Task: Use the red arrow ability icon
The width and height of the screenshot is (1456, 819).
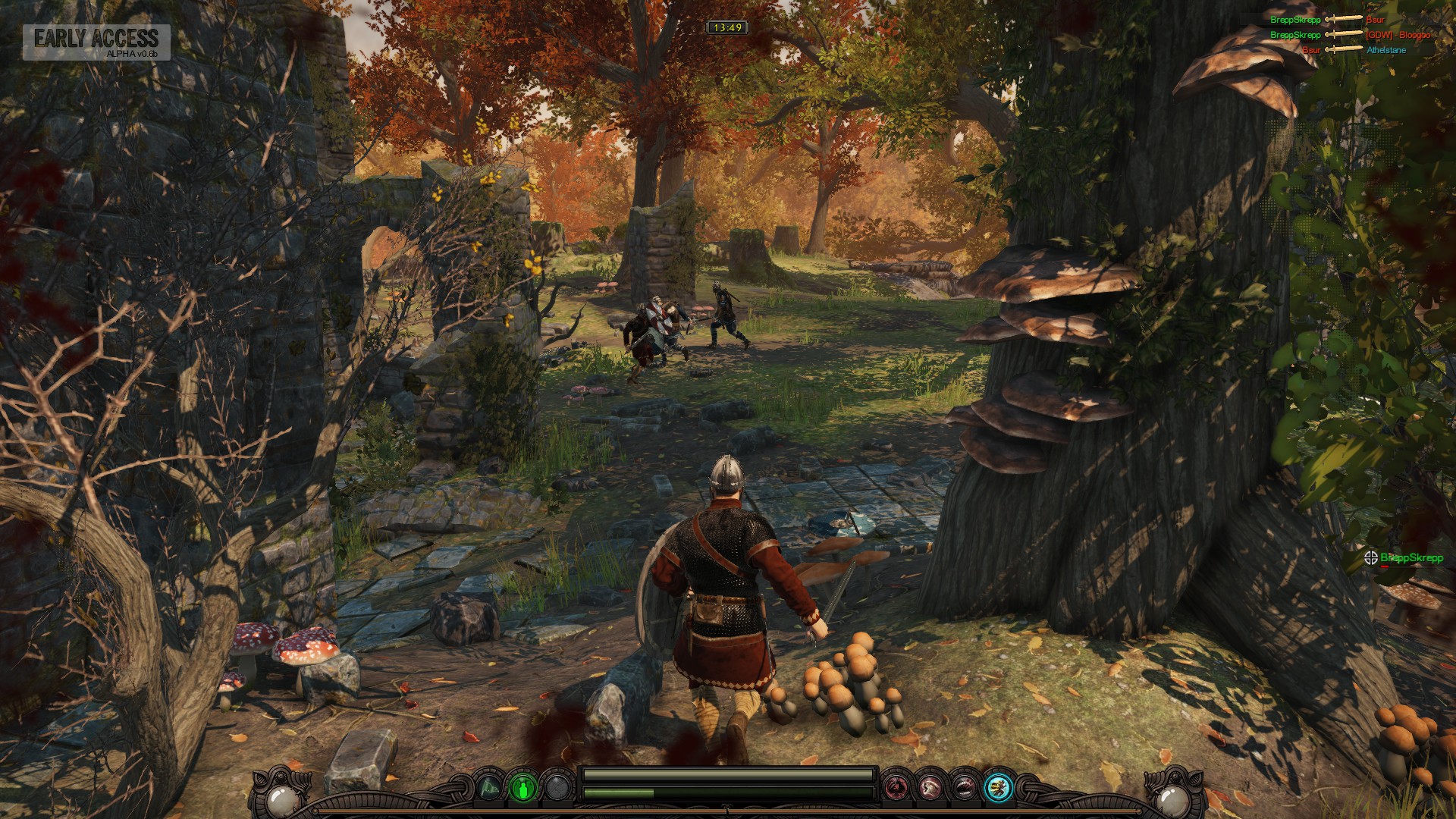Action: 896,789
